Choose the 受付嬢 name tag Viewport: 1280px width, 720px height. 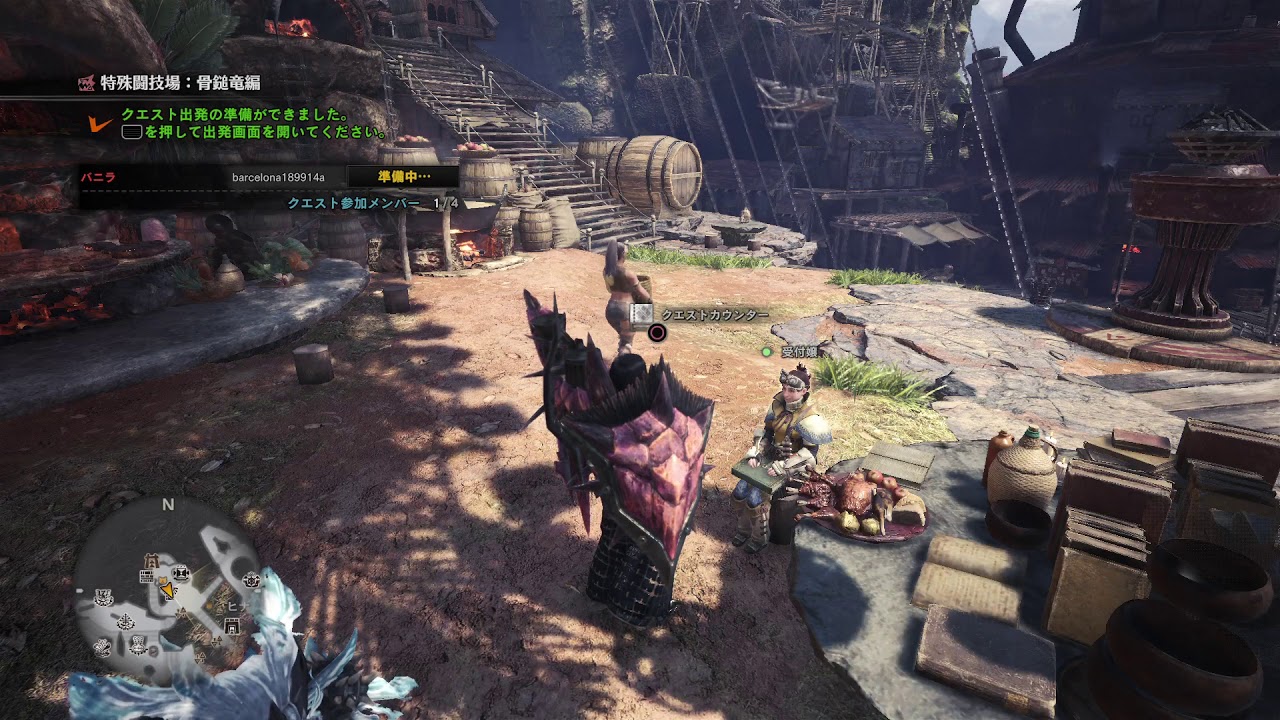click(798, 352)
